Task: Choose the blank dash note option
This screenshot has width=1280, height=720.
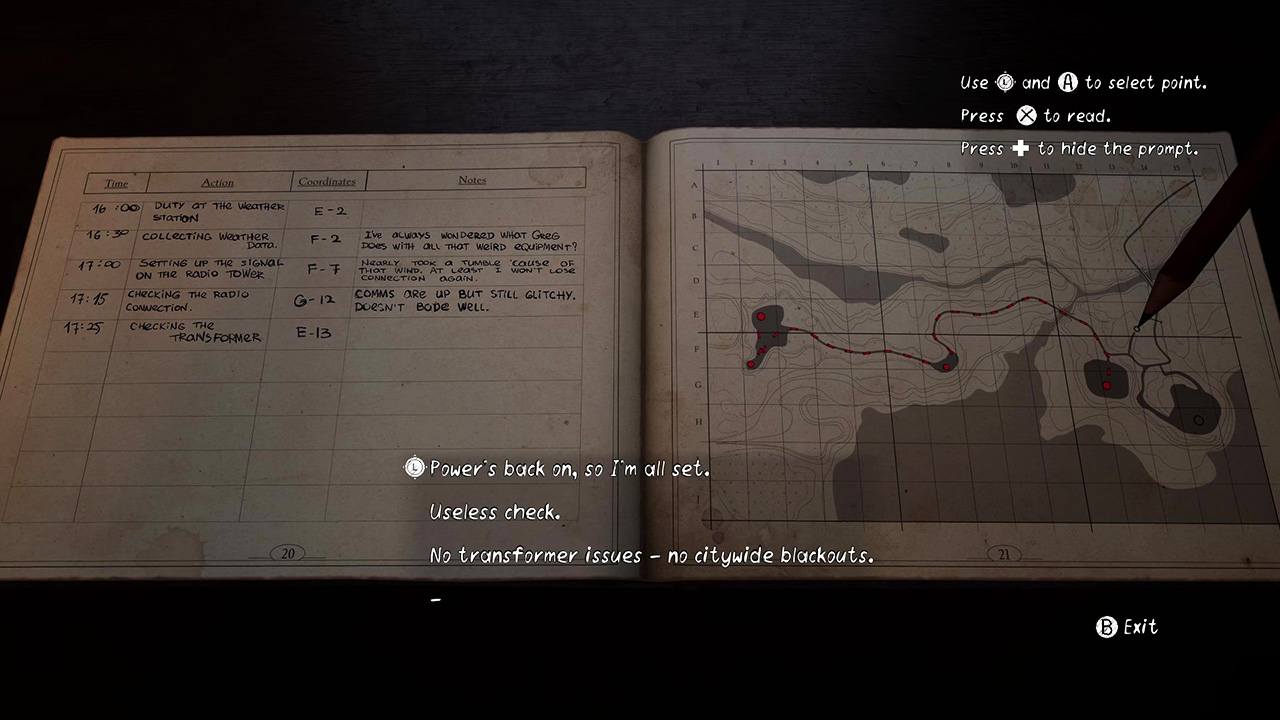Action: 436,599
